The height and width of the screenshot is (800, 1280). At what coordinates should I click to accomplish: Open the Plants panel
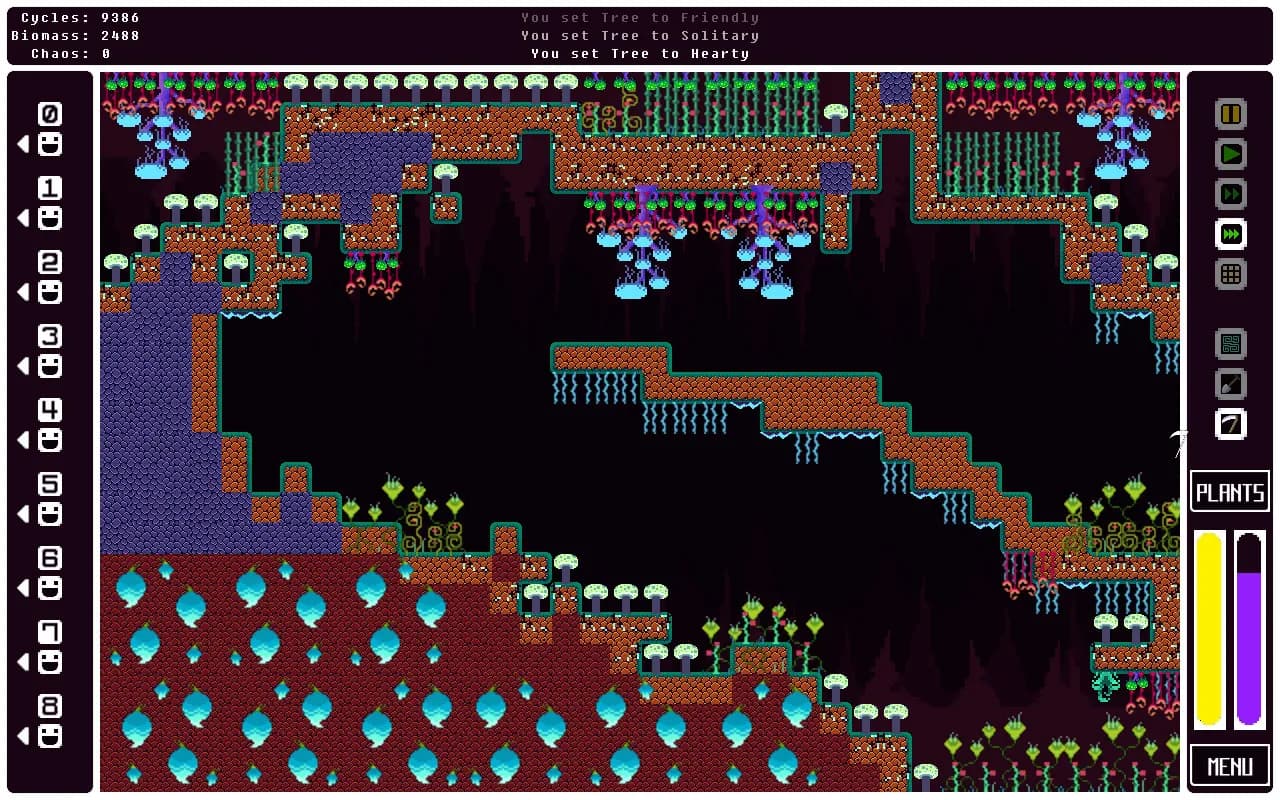[x=1230, y=492]
